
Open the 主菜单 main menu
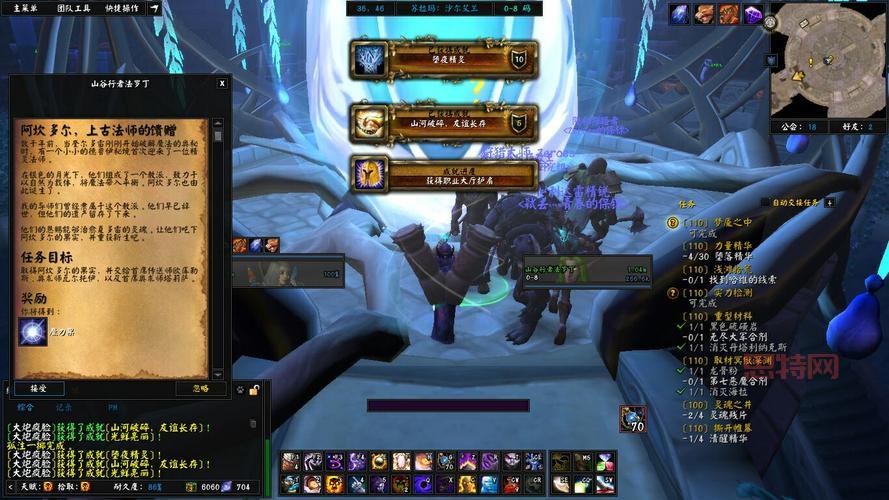tap(25, 8)
